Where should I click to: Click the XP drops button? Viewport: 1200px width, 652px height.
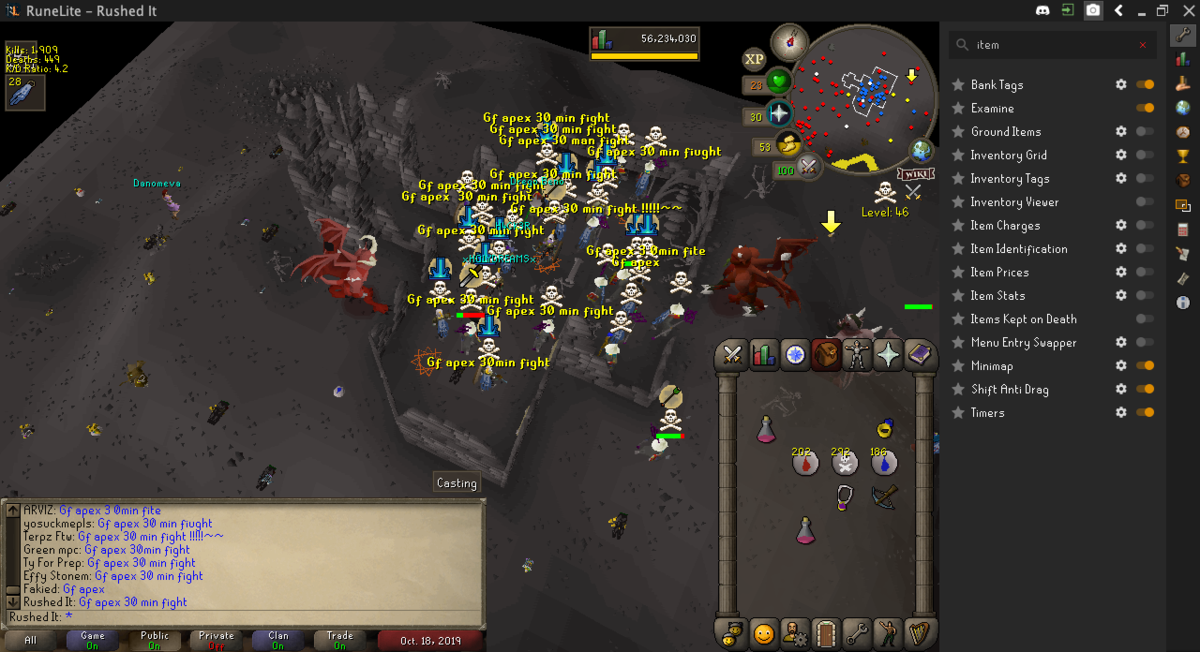(754, 60)
